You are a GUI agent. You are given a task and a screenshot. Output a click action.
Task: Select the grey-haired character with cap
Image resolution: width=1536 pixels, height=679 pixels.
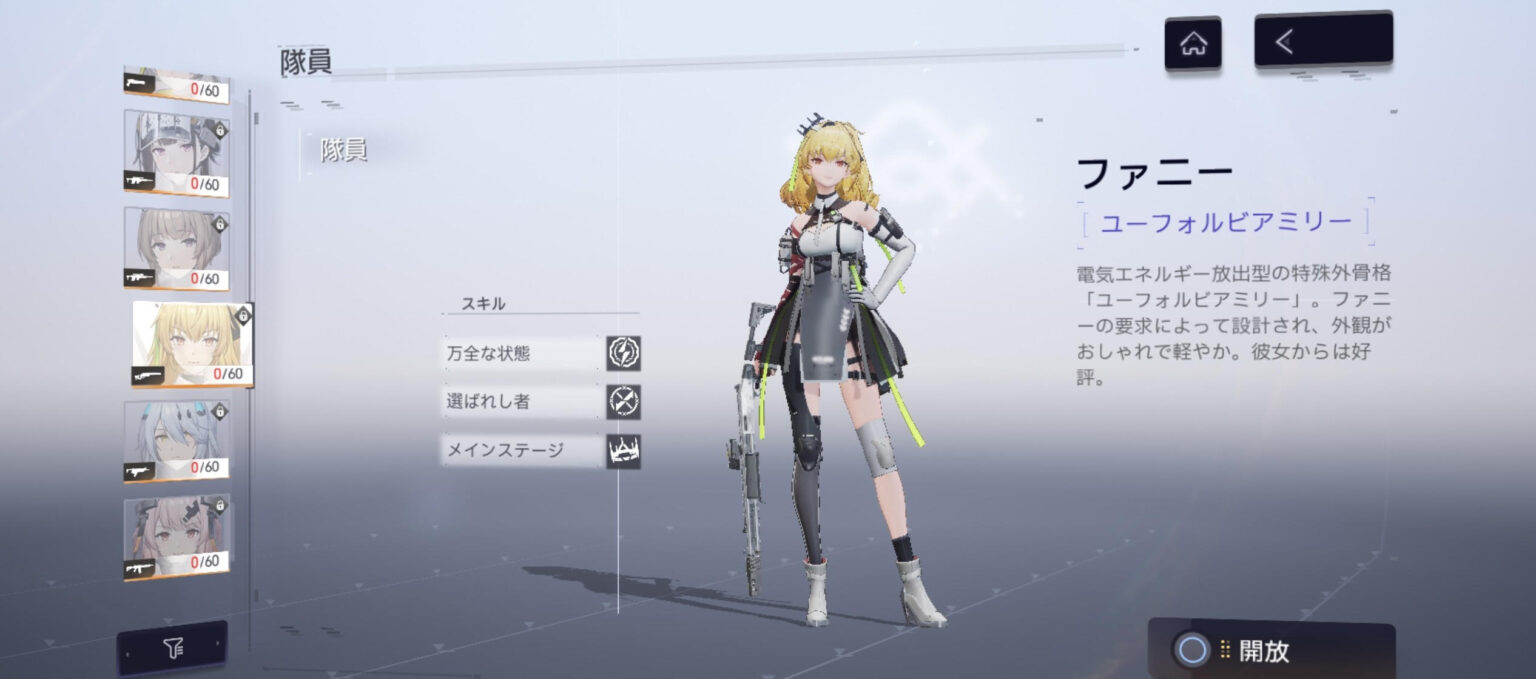(x=177, y=153)
